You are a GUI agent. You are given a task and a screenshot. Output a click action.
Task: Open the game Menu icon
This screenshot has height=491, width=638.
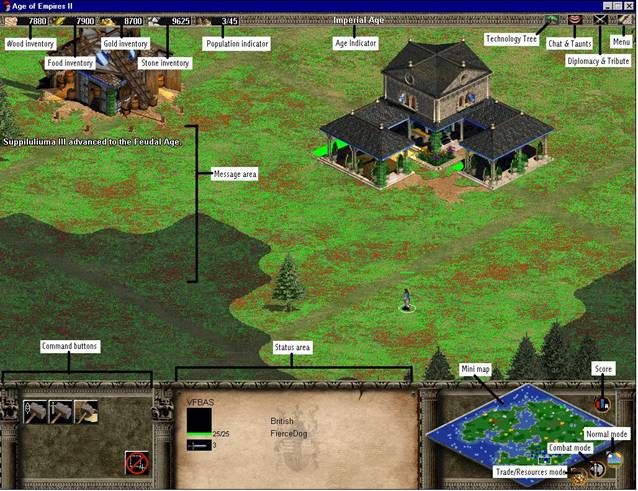coord(623,19)
